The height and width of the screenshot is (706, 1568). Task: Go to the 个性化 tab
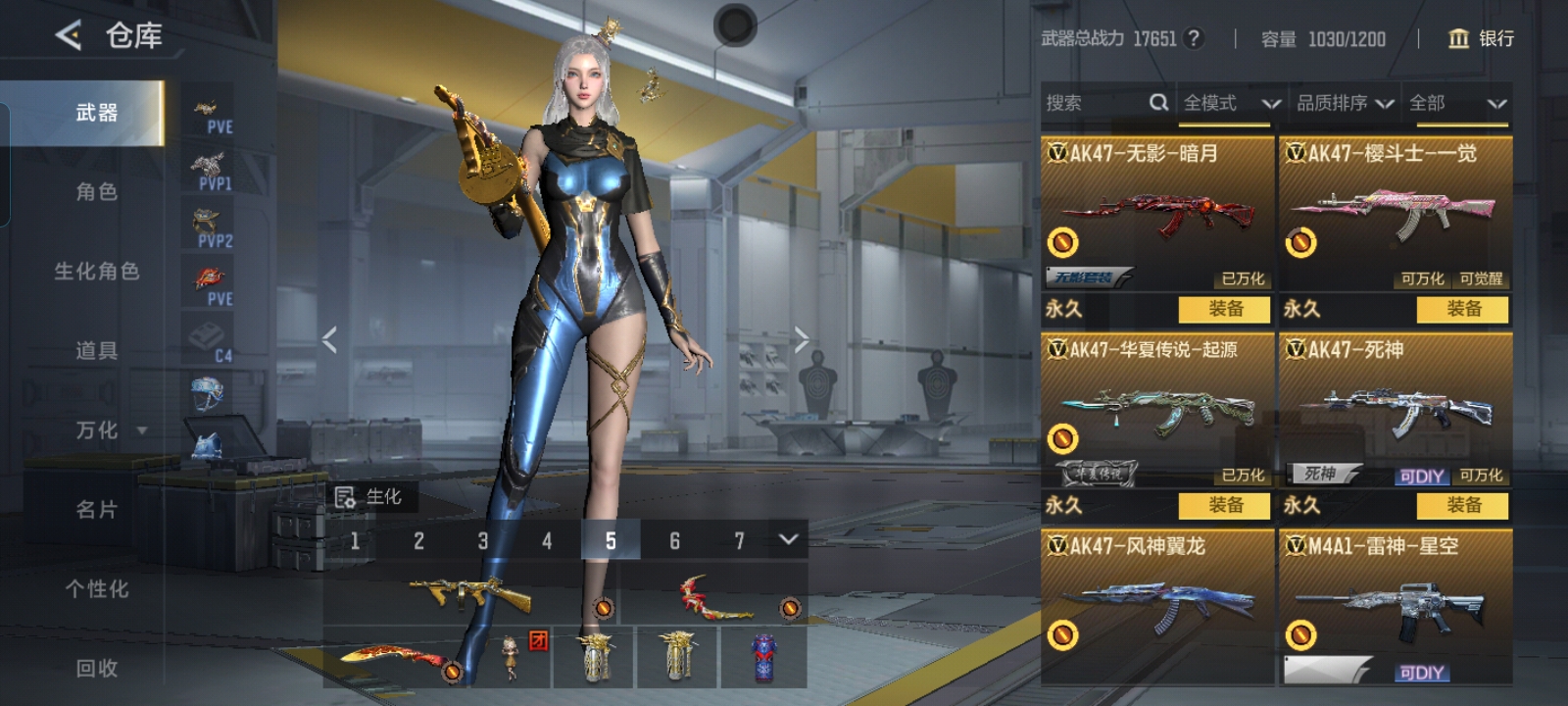[96, 589]
